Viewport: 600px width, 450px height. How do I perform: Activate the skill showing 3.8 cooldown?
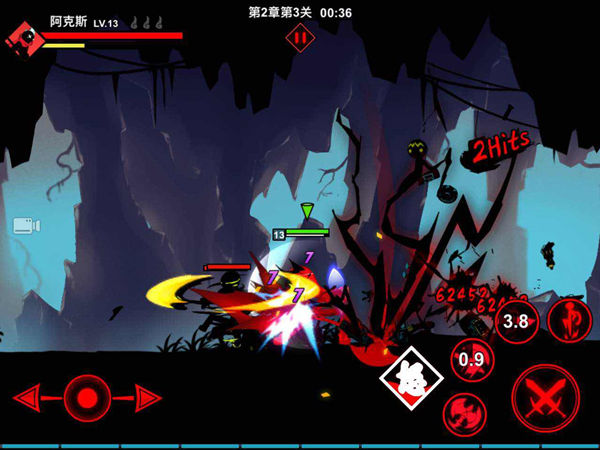click(x=516, y=321)
